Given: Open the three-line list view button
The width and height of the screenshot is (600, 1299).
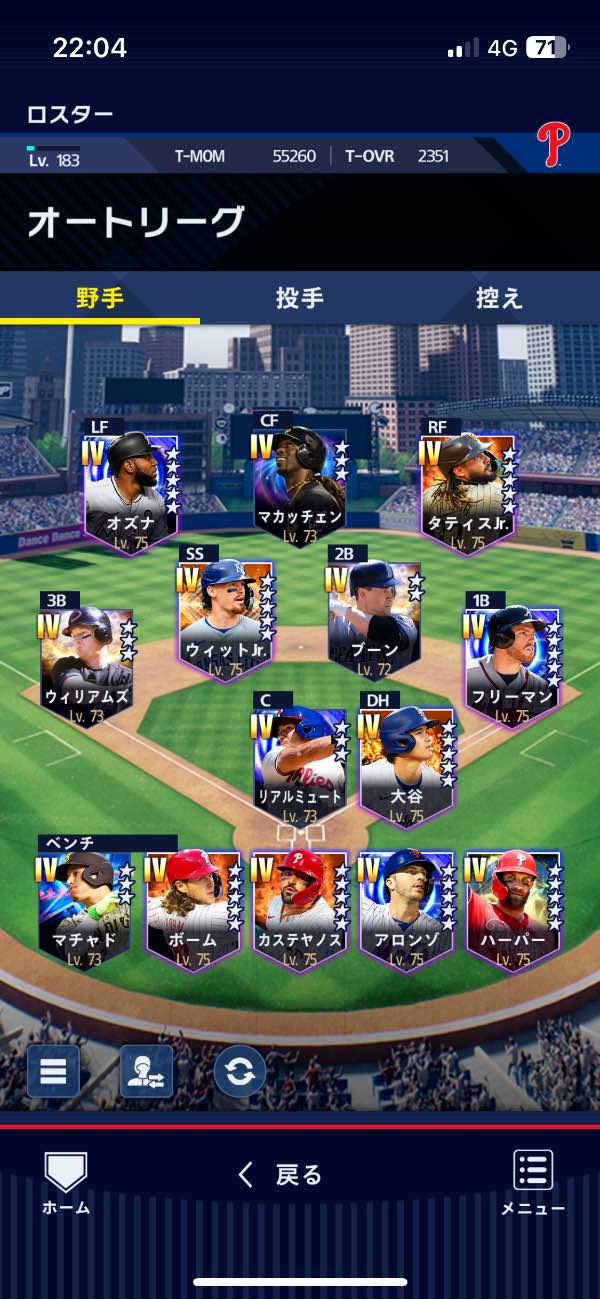Looking at the screenshot, I should click(53, 1071).
